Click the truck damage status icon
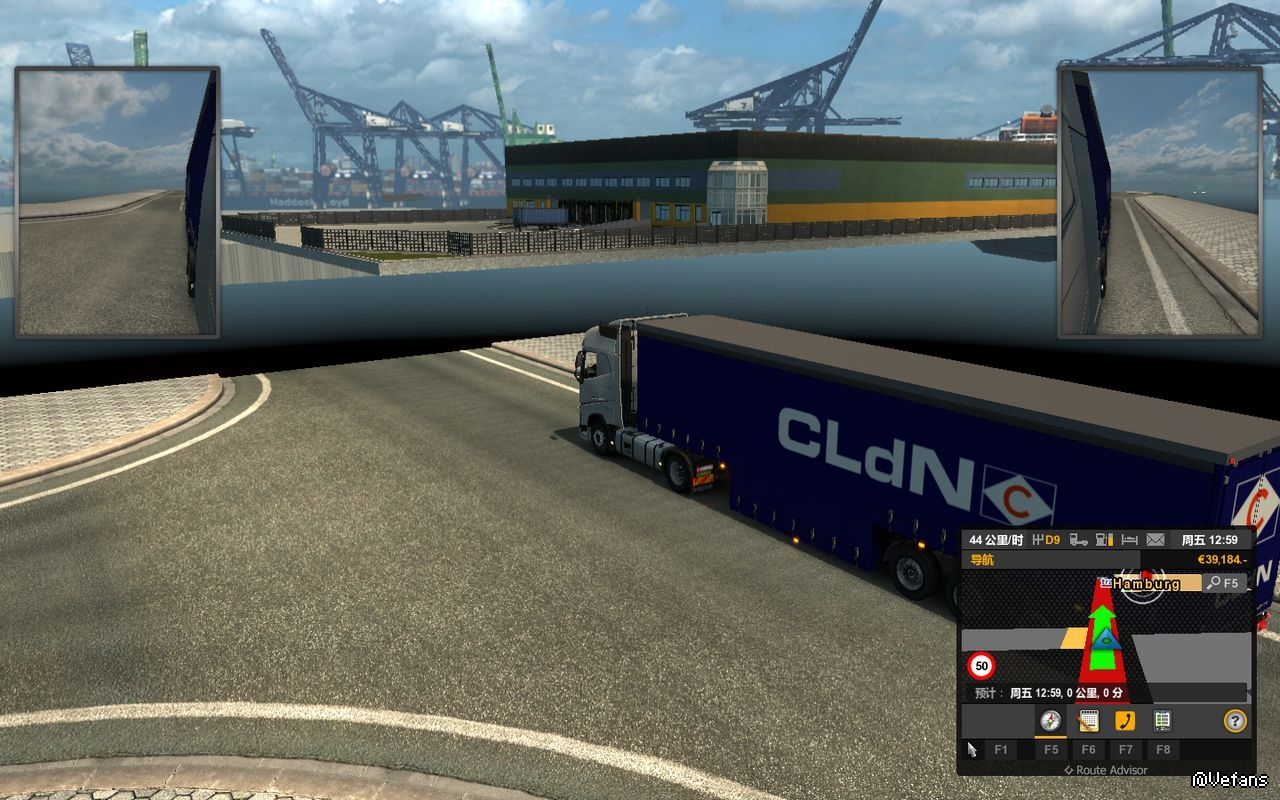 point(1079,540)
